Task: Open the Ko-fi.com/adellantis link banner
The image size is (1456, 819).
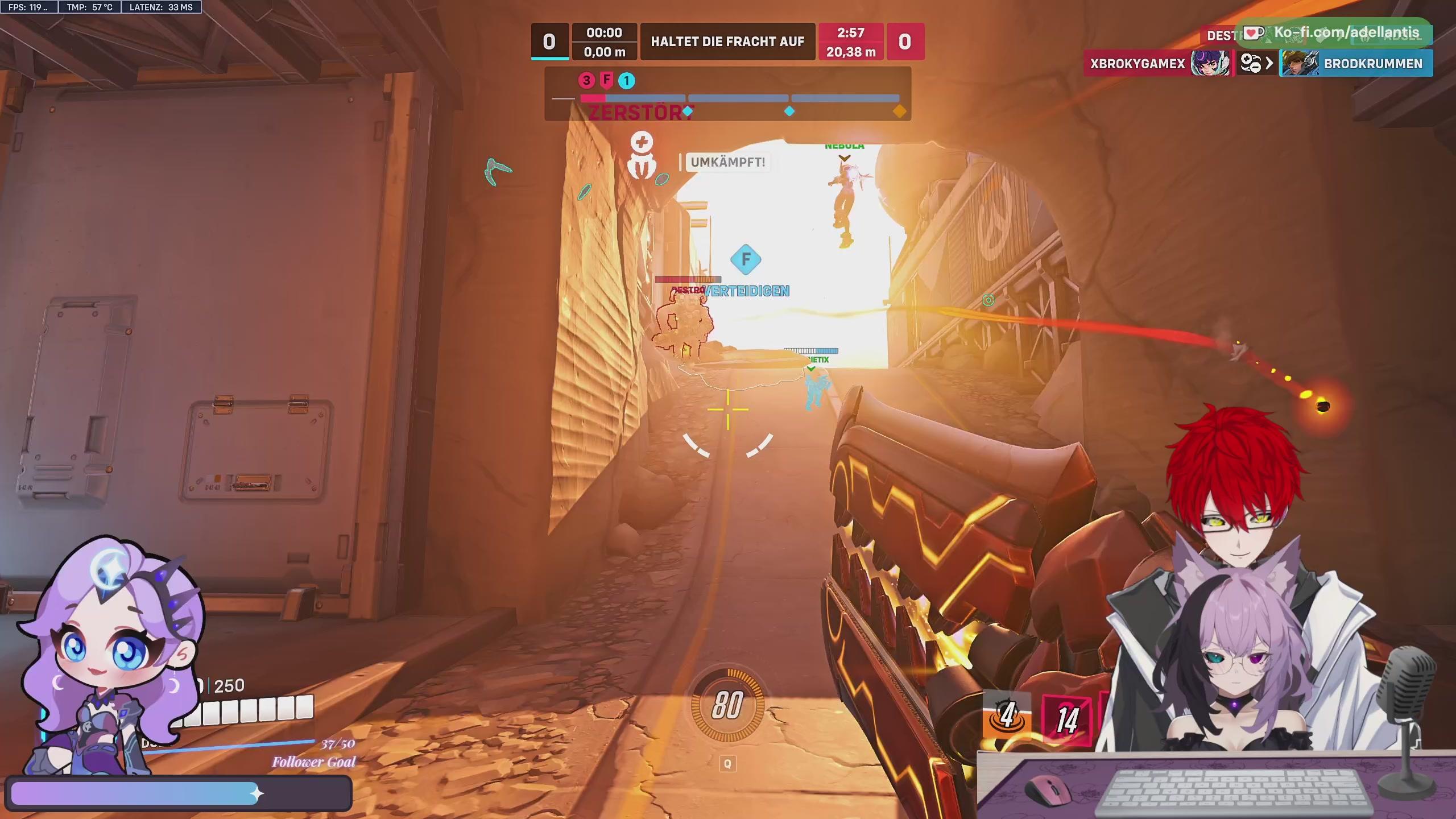Action: click(x=1334, y=32)
